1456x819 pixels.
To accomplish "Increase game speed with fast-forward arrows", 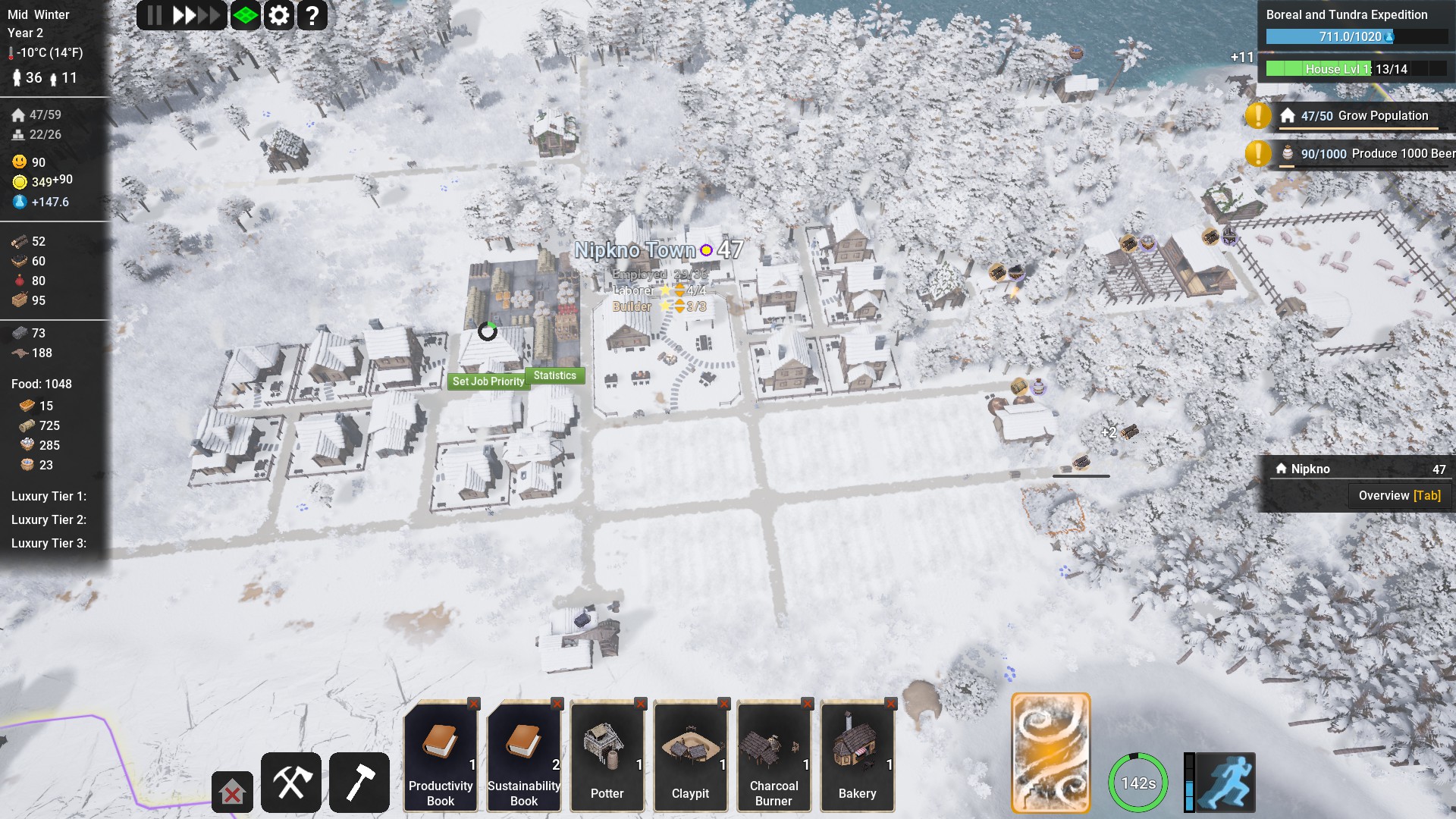I will 196,15.
